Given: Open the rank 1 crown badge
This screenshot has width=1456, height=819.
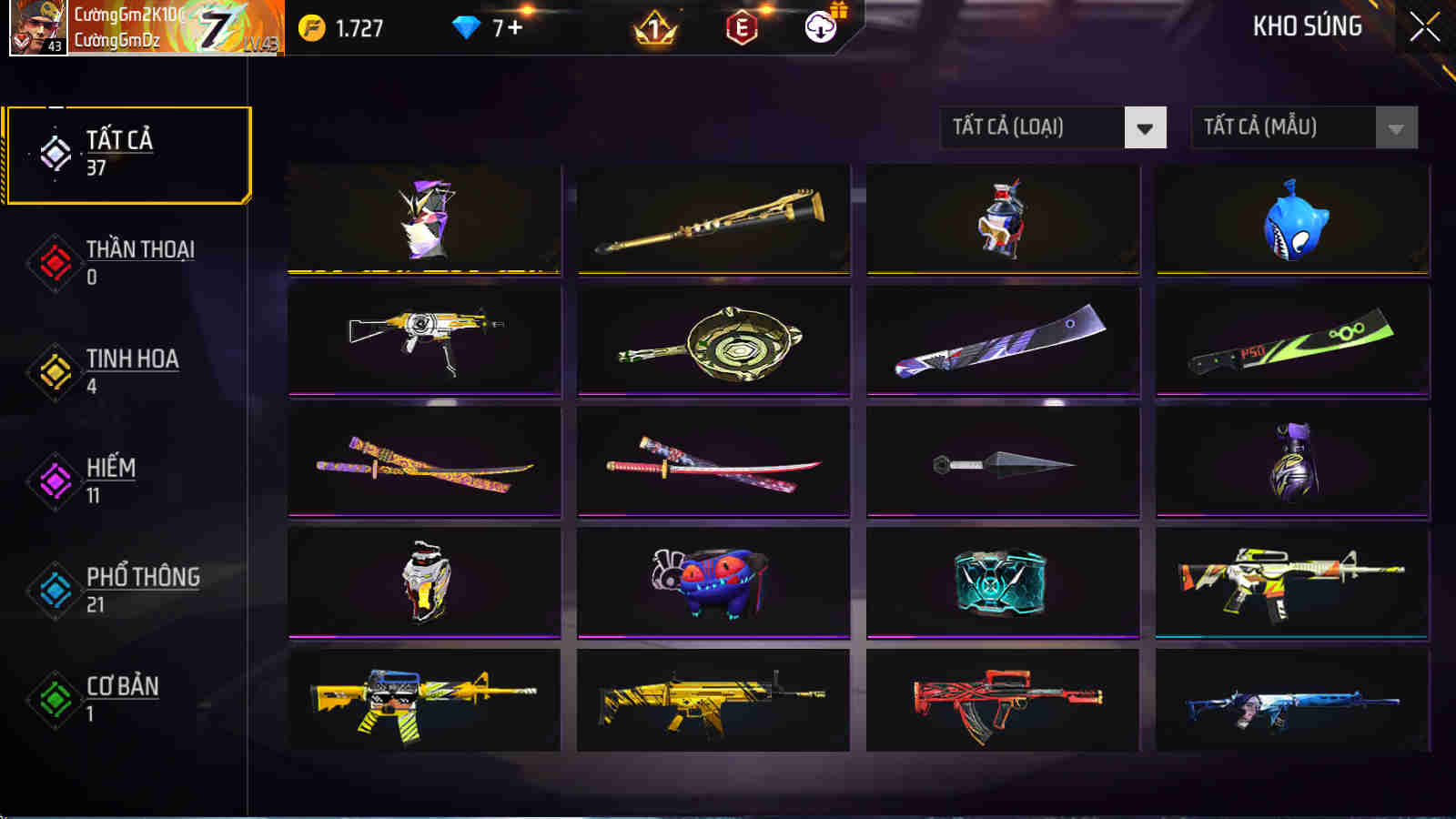Looking at the screenshot, I should [654, 28].
